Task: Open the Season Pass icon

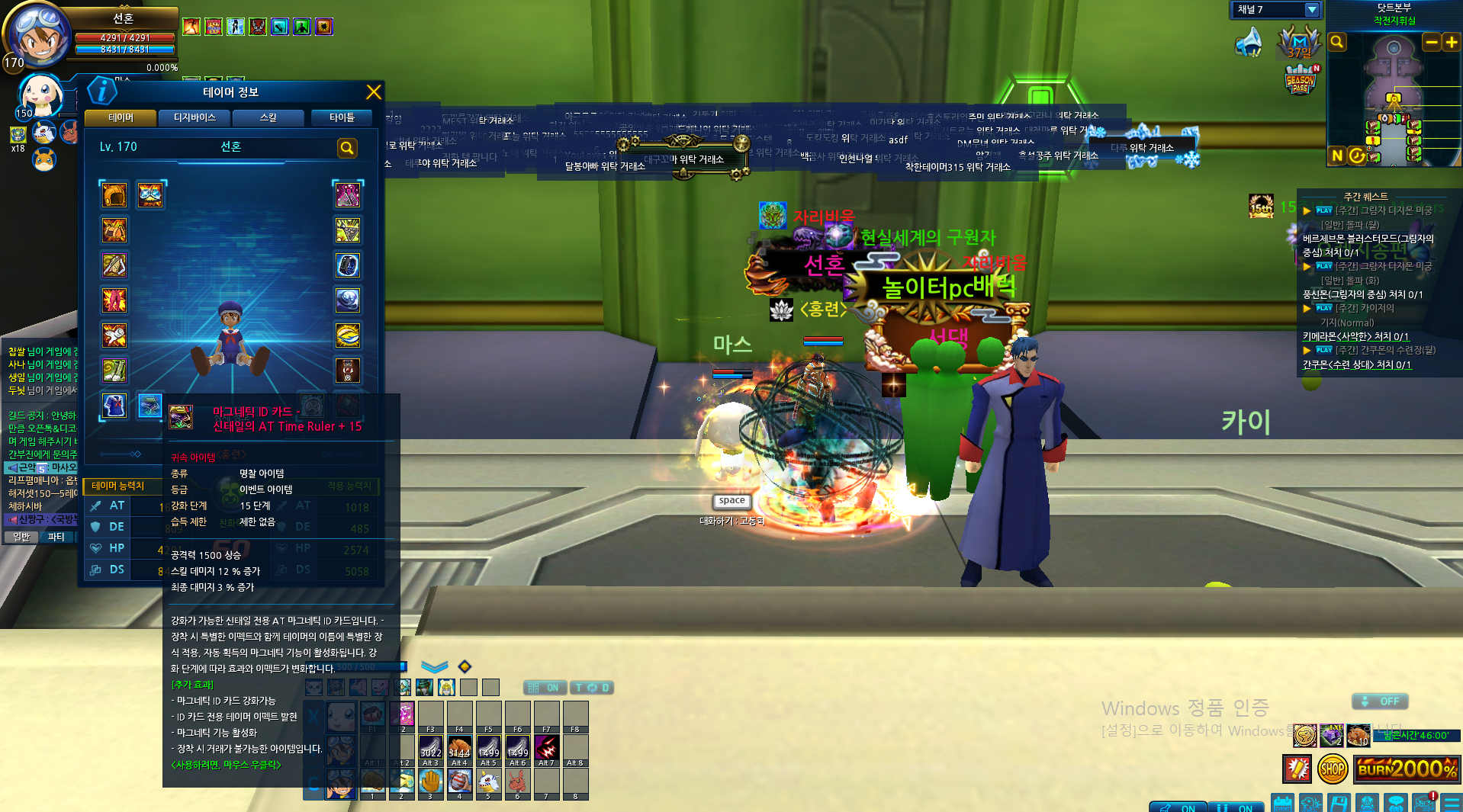Action: [x=1301, y=80]
